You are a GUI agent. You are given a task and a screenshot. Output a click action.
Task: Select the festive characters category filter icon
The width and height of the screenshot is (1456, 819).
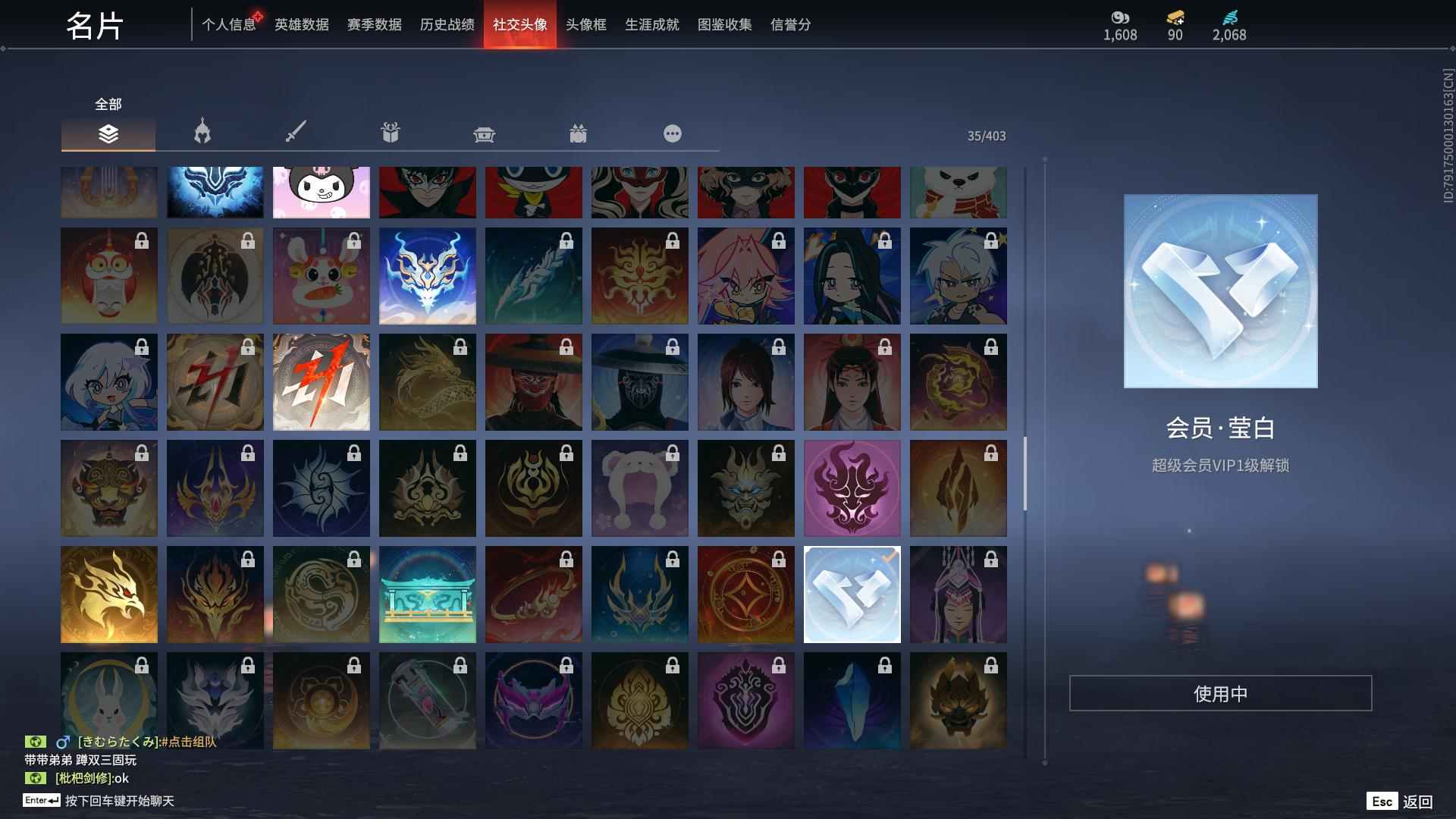point(578,133)
